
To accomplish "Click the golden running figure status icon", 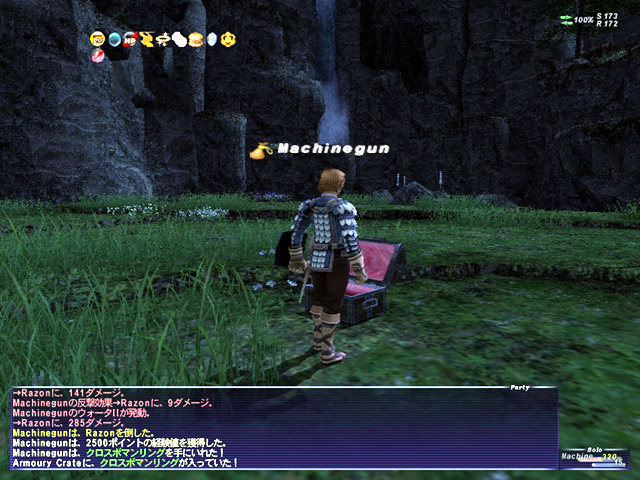I will (x=146, y=39).
